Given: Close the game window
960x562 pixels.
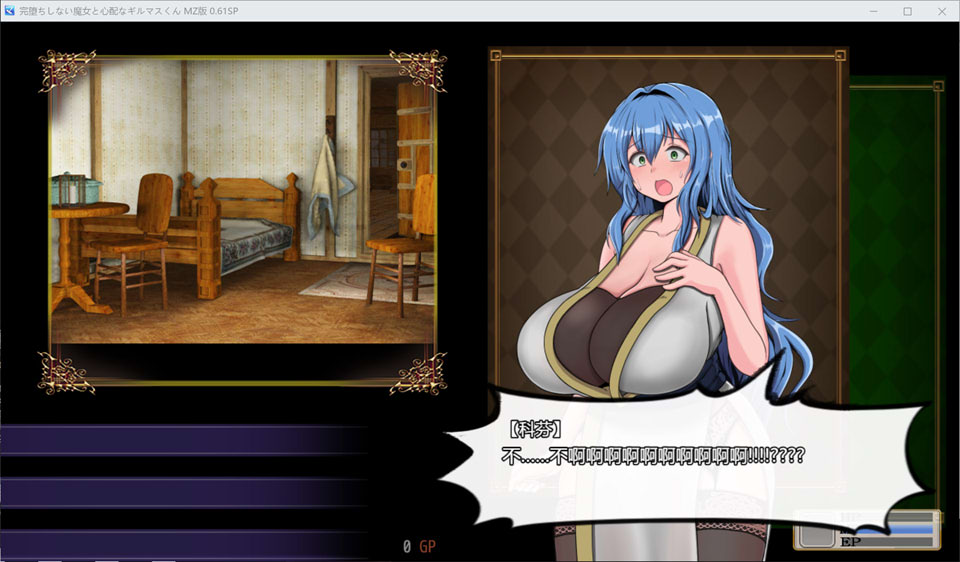Looking at the screenshot, I should pos(941,11).
